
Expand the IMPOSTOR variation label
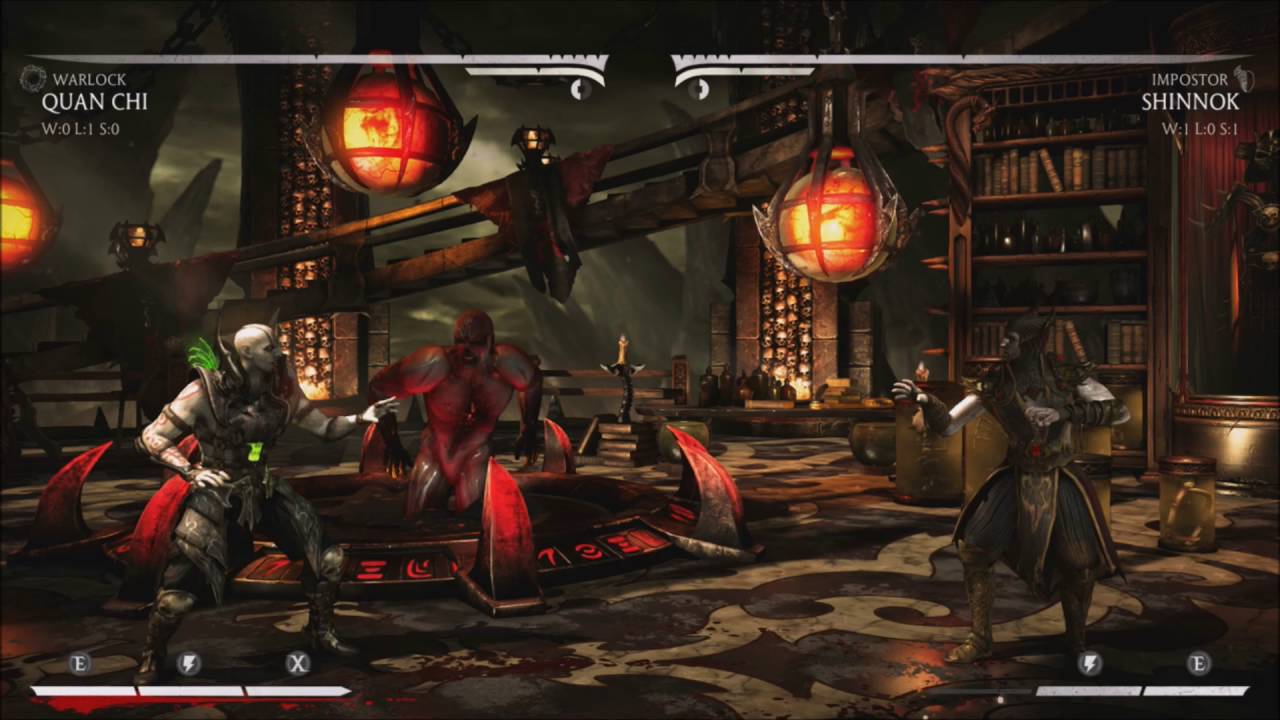[x=1188, y=76]
